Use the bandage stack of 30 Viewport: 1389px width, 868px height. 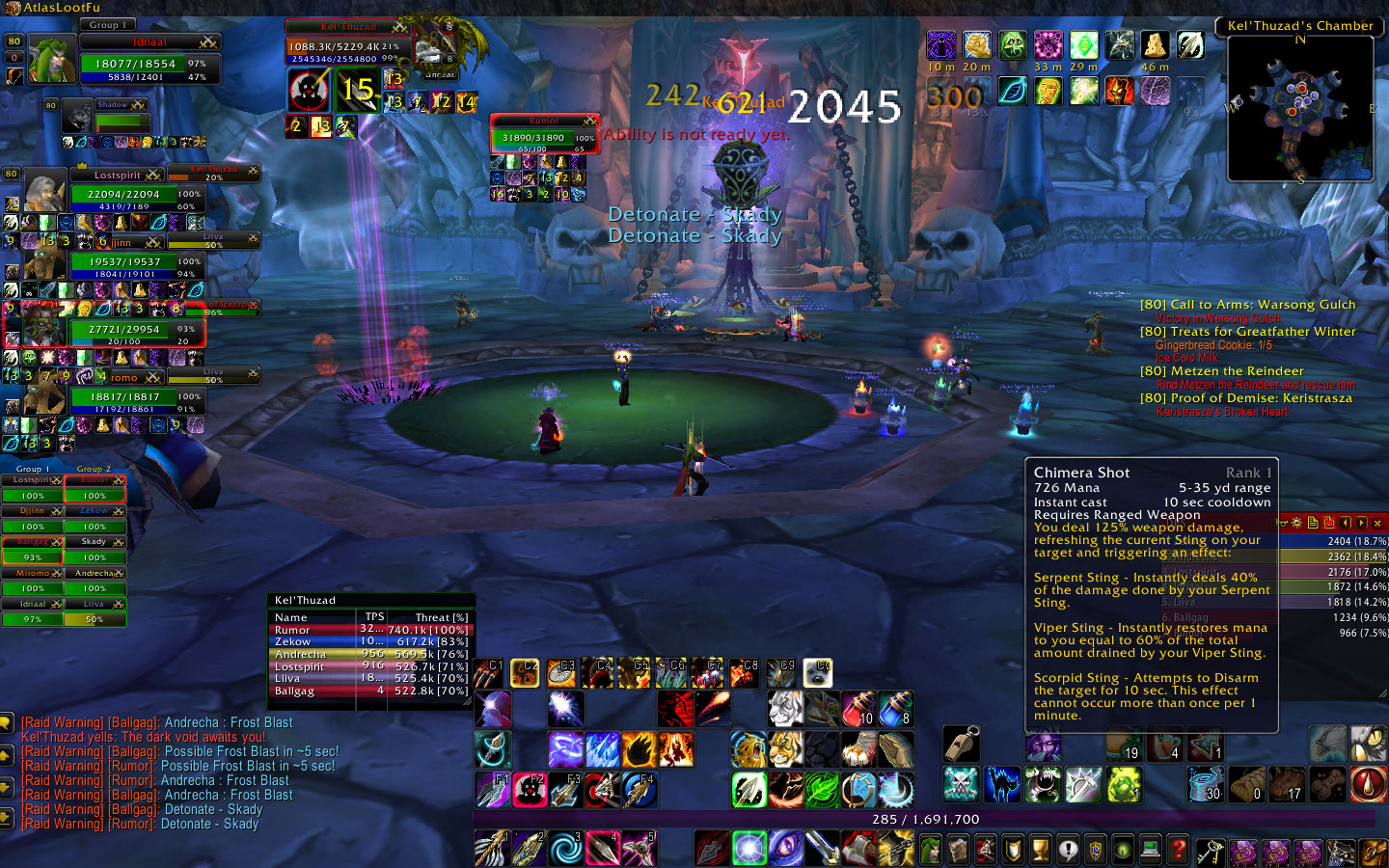point(1206,785)
